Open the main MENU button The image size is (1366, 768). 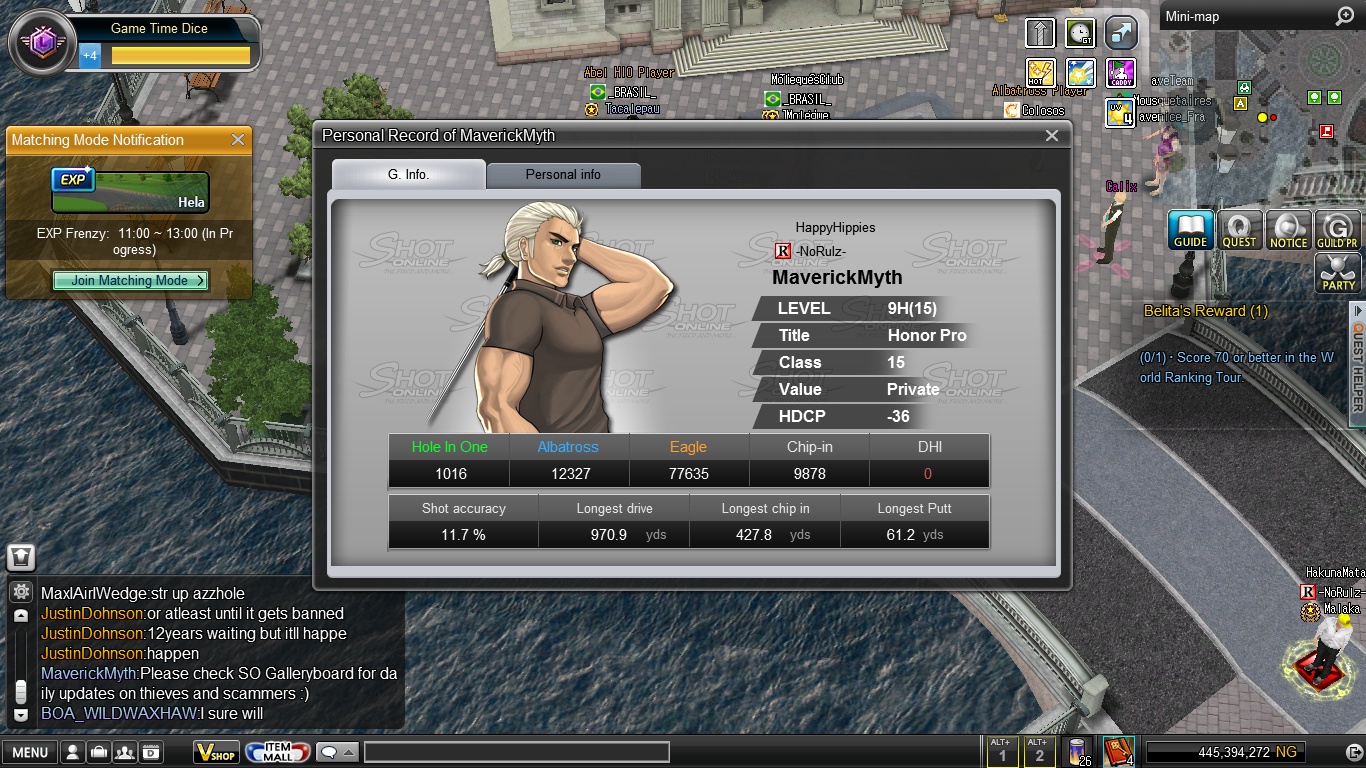pyautogui.click(x=29, y=753)
